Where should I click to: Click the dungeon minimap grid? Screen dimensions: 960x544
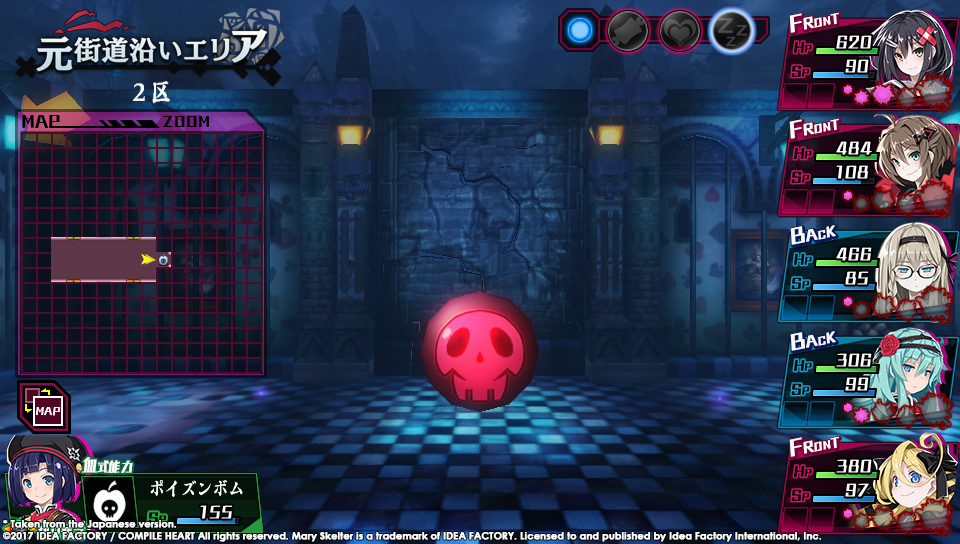141,252
